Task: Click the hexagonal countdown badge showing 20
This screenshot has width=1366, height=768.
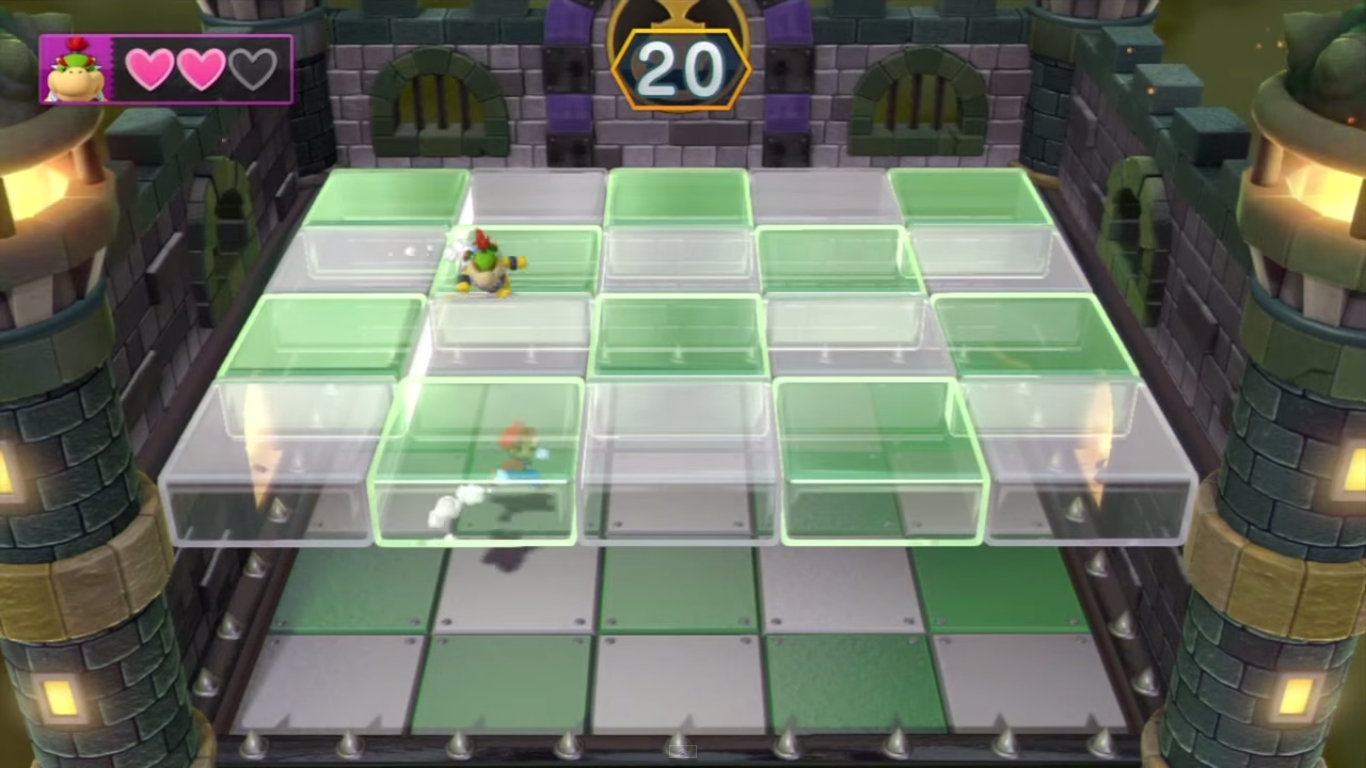Action: (x=684, y=68)
